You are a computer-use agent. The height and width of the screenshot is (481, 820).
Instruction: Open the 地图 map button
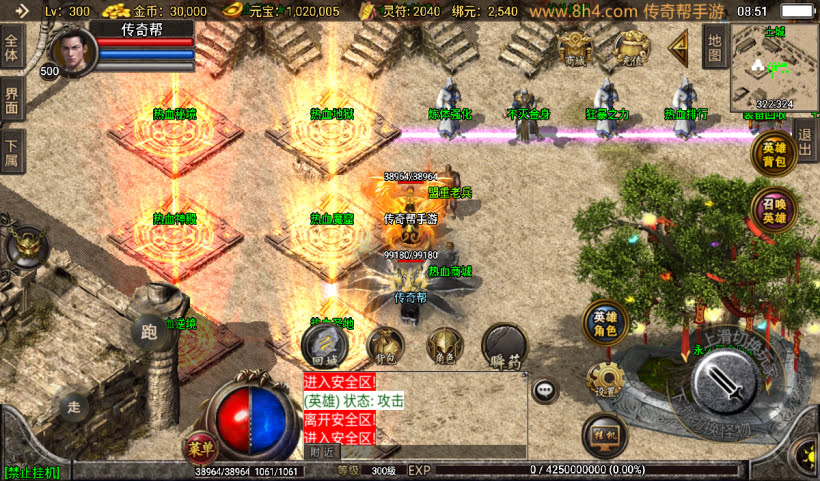(713, 45)
